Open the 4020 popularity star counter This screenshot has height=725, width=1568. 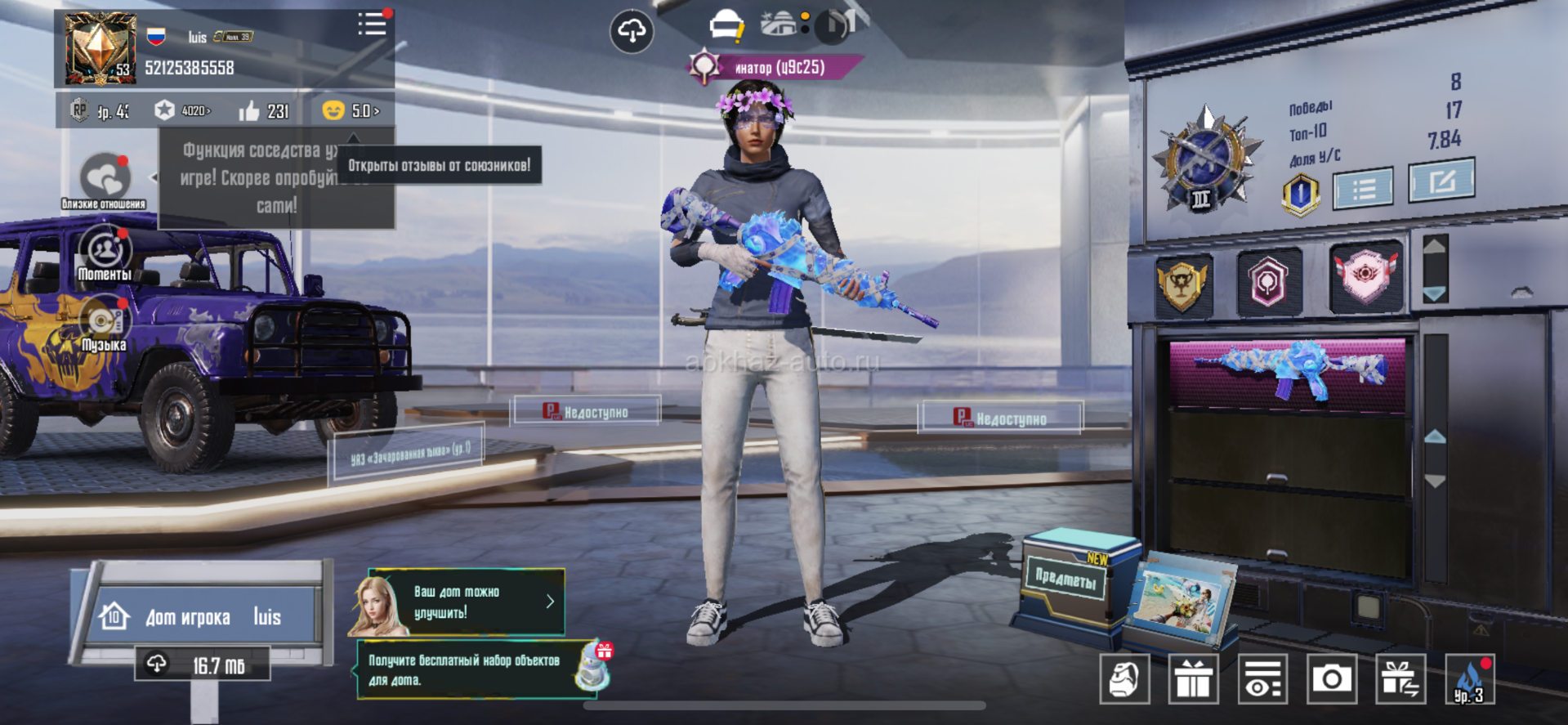185,110
